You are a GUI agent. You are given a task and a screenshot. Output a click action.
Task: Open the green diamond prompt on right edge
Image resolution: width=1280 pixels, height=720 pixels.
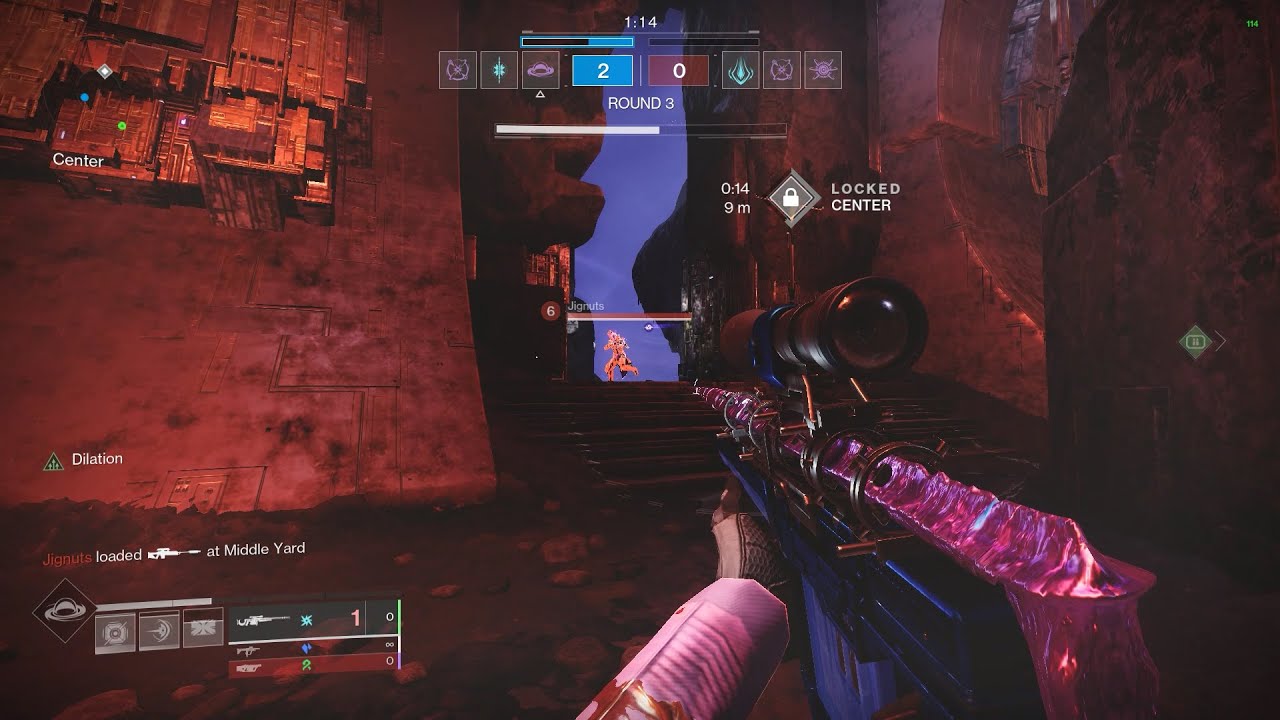1194,341
